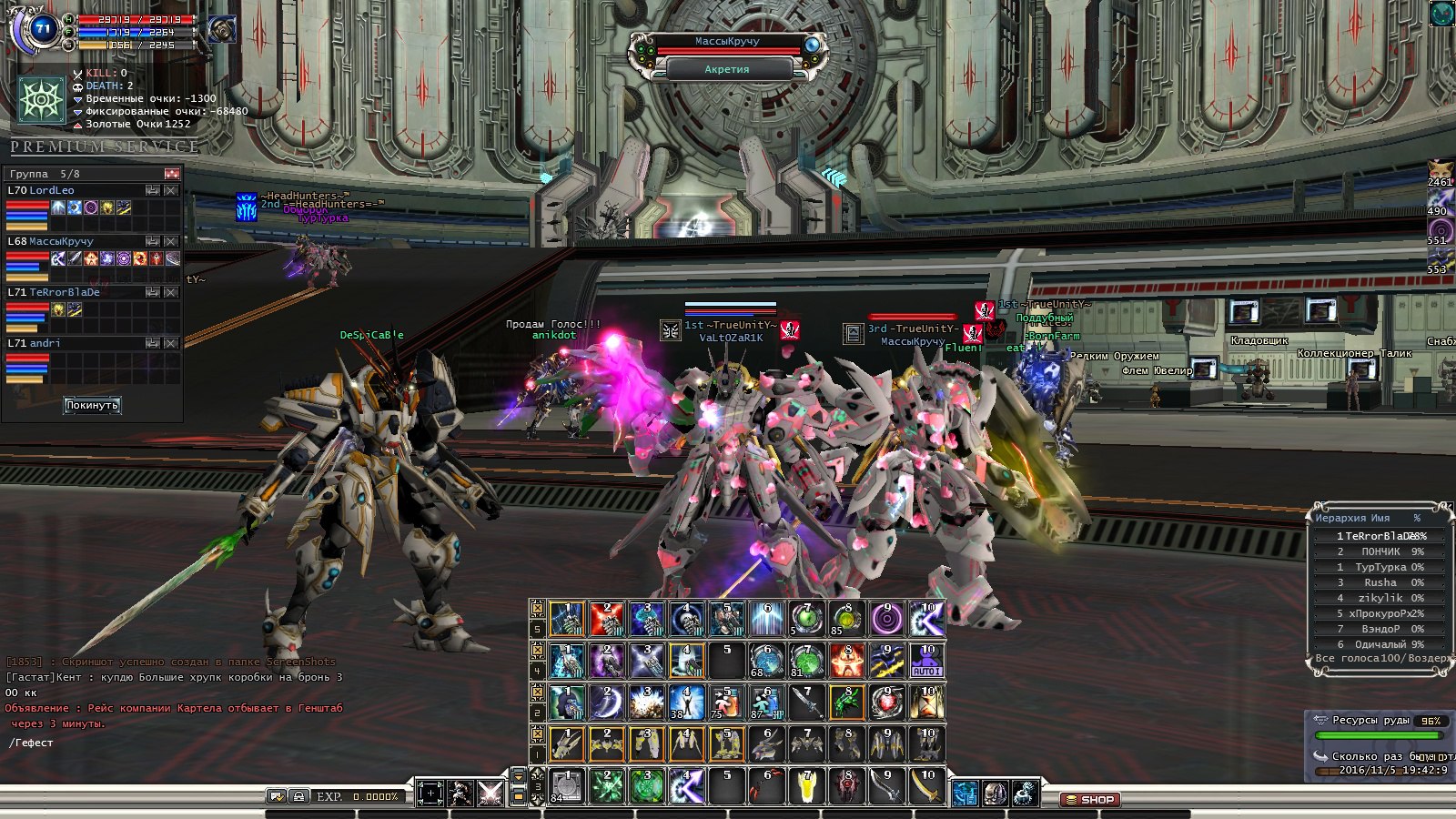Use the purple concentric rings skill
The image size is (1456, 819).
point(886,619)
